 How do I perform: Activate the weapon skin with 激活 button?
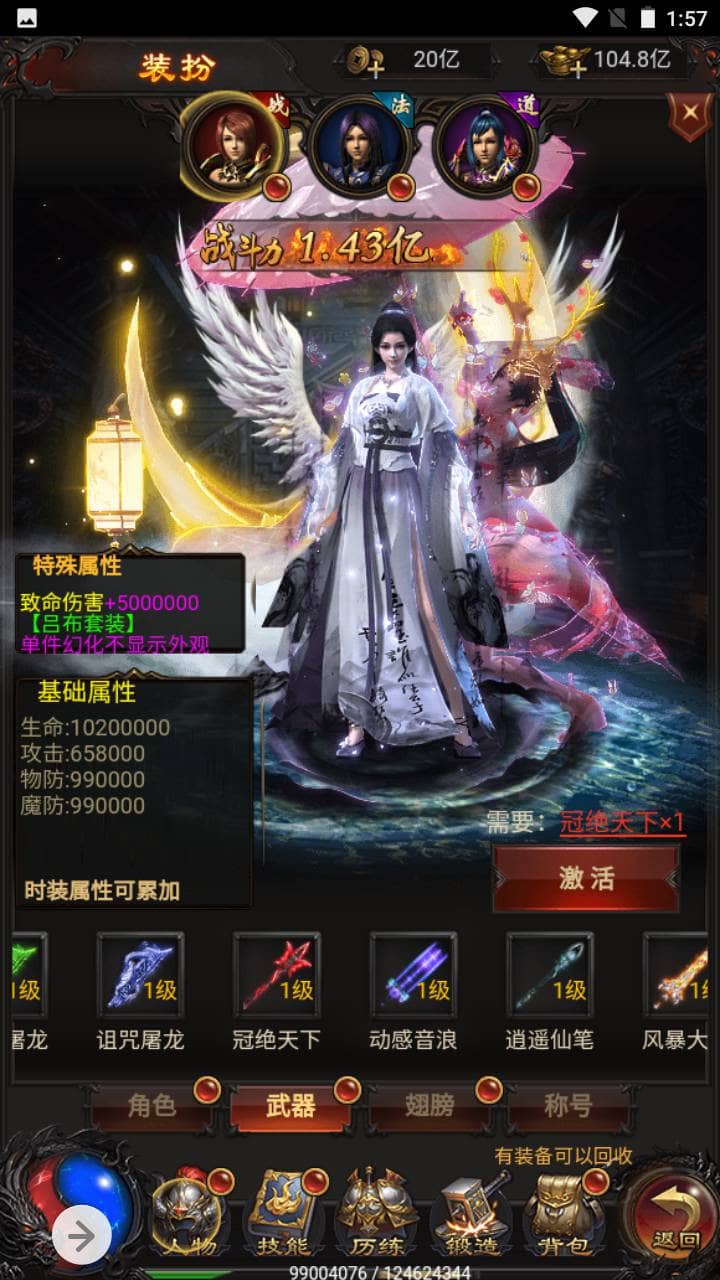(586, 877)
